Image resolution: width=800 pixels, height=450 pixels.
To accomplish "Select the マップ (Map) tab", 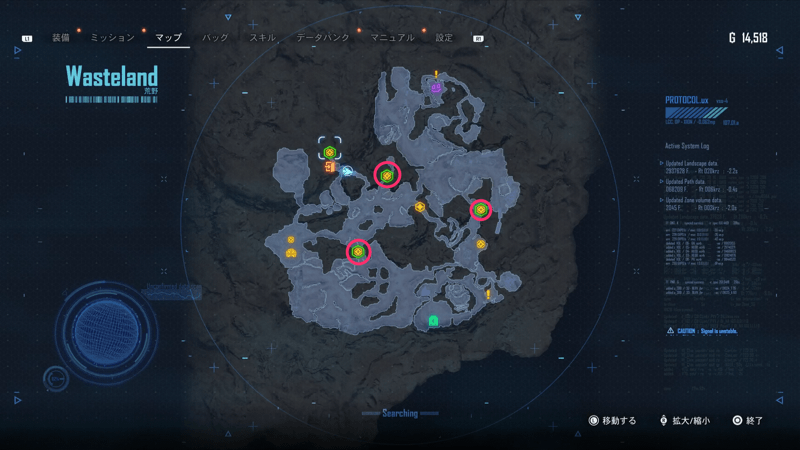I will pos(168,38).
